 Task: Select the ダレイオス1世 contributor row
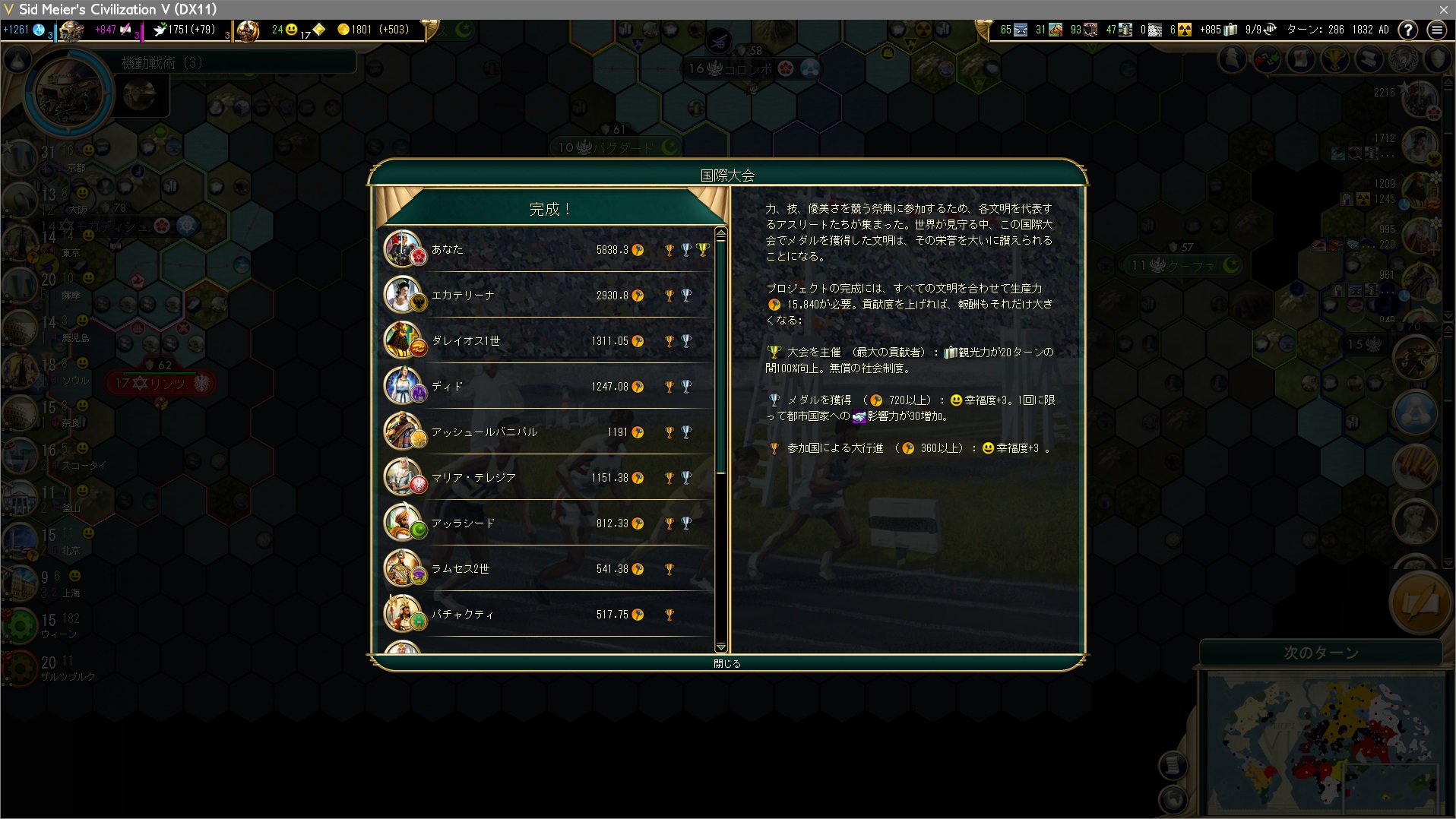pyautogui.click(x=547, y=341)
